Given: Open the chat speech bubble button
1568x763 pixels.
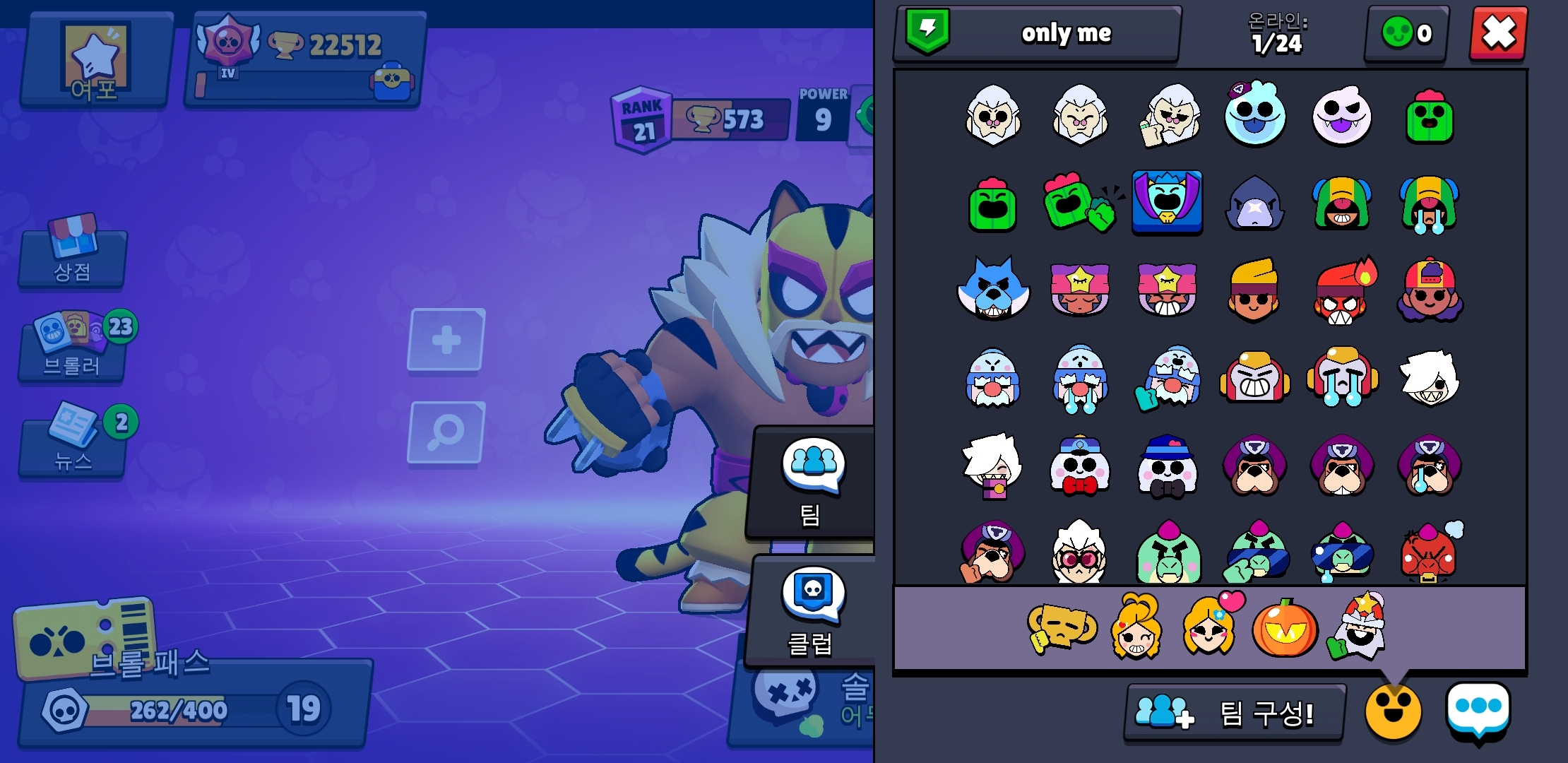Looking at the screenshot, I should (x=1478, y=710).
